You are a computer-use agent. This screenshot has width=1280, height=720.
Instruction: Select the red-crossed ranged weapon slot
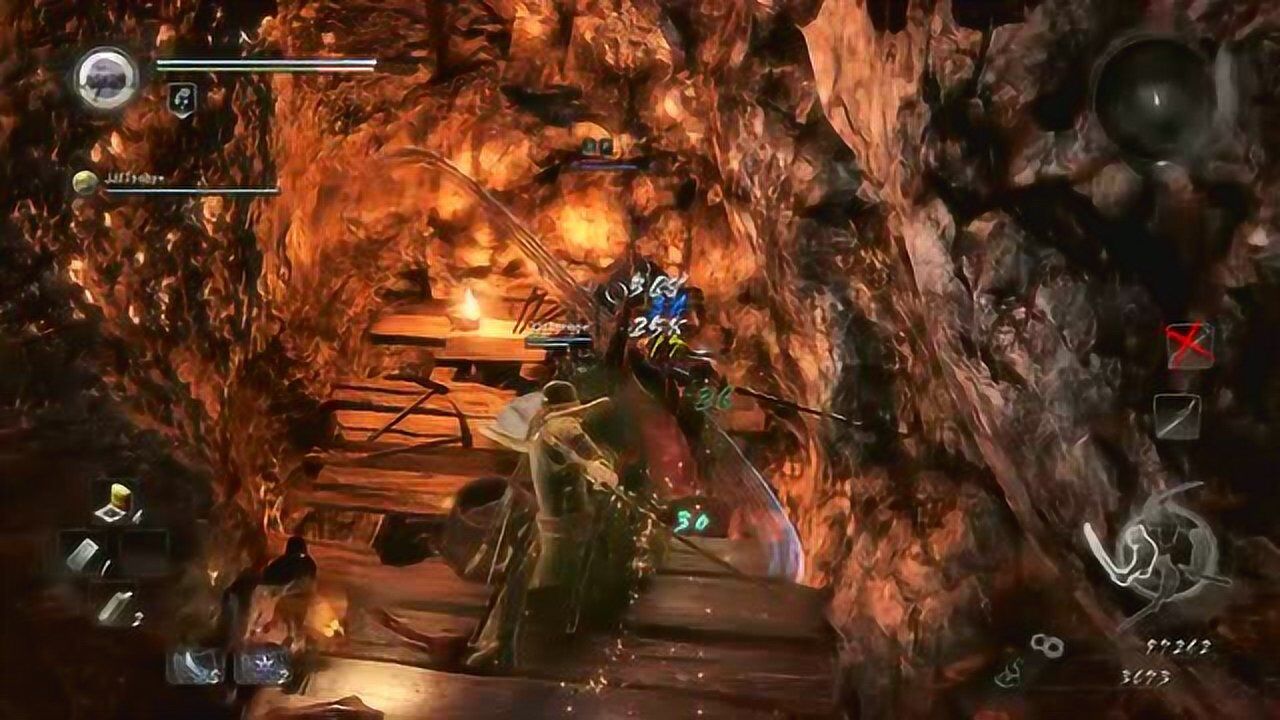[x=1189, y=345]
